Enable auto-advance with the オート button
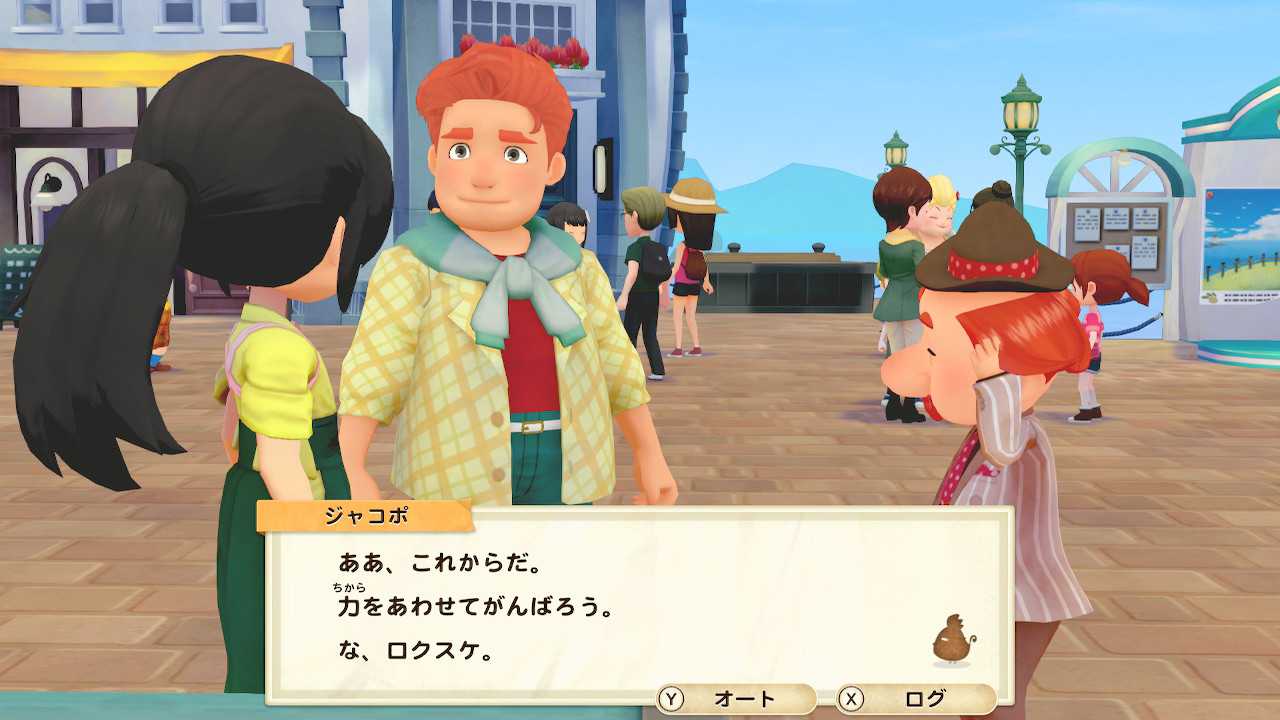Viewport: 1280px width, 720px height. pos(736,699)
